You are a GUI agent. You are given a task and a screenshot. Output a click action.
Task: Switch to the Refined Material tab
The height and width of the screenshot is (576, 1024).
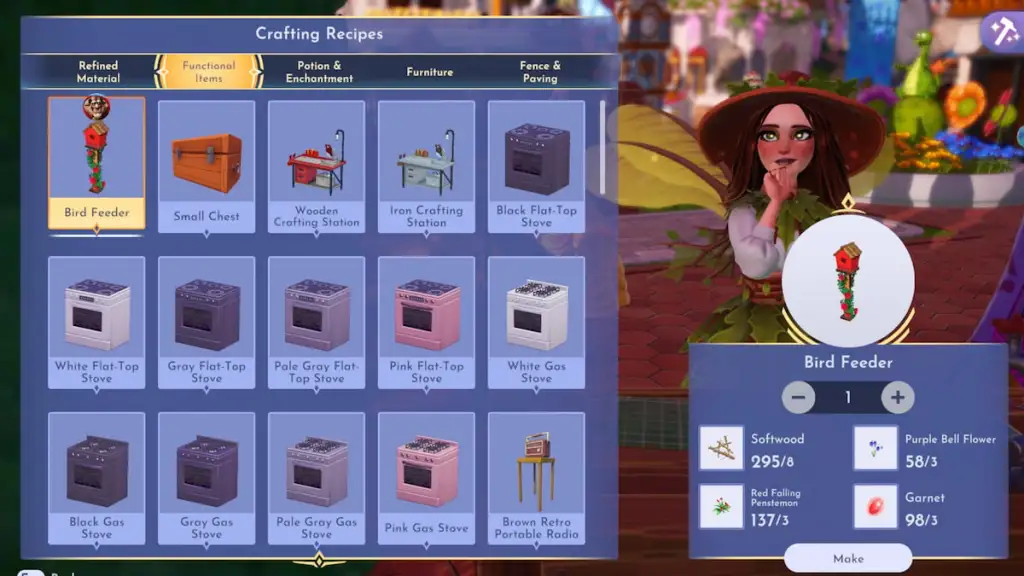click(x=98, y=72)
